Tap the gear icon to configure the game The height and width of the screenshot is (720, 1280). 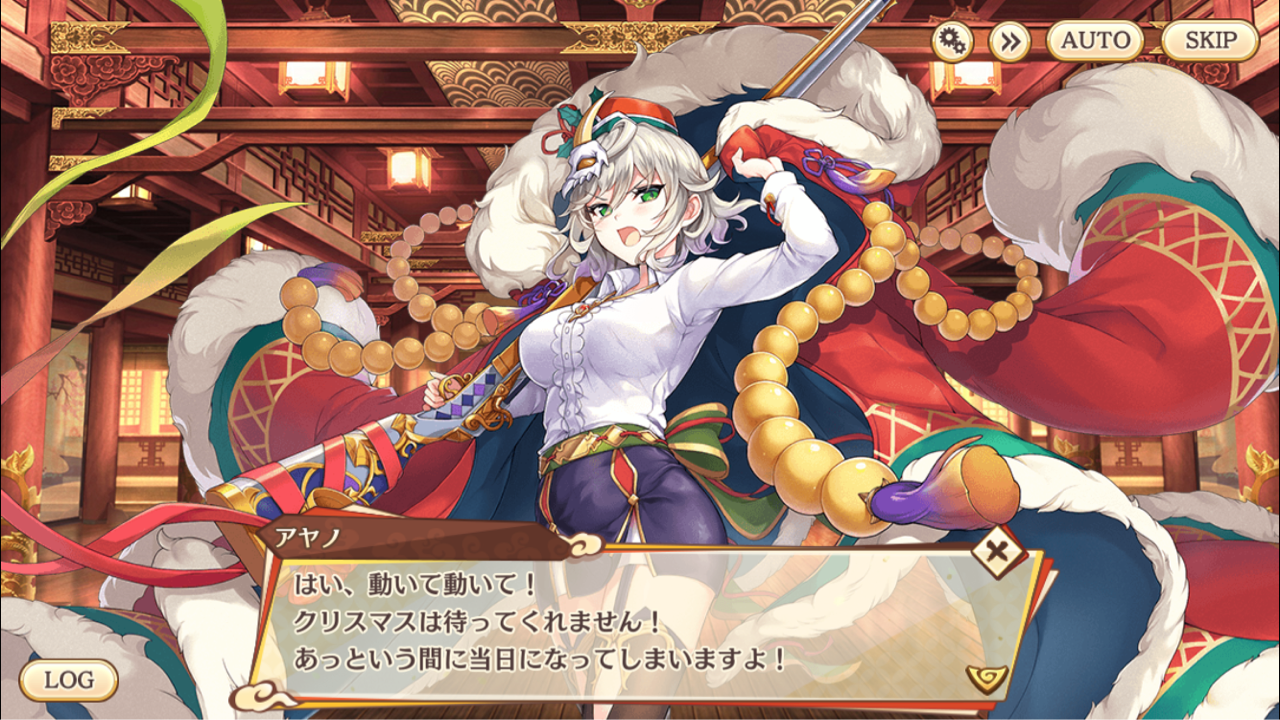(x=955, y=40)
